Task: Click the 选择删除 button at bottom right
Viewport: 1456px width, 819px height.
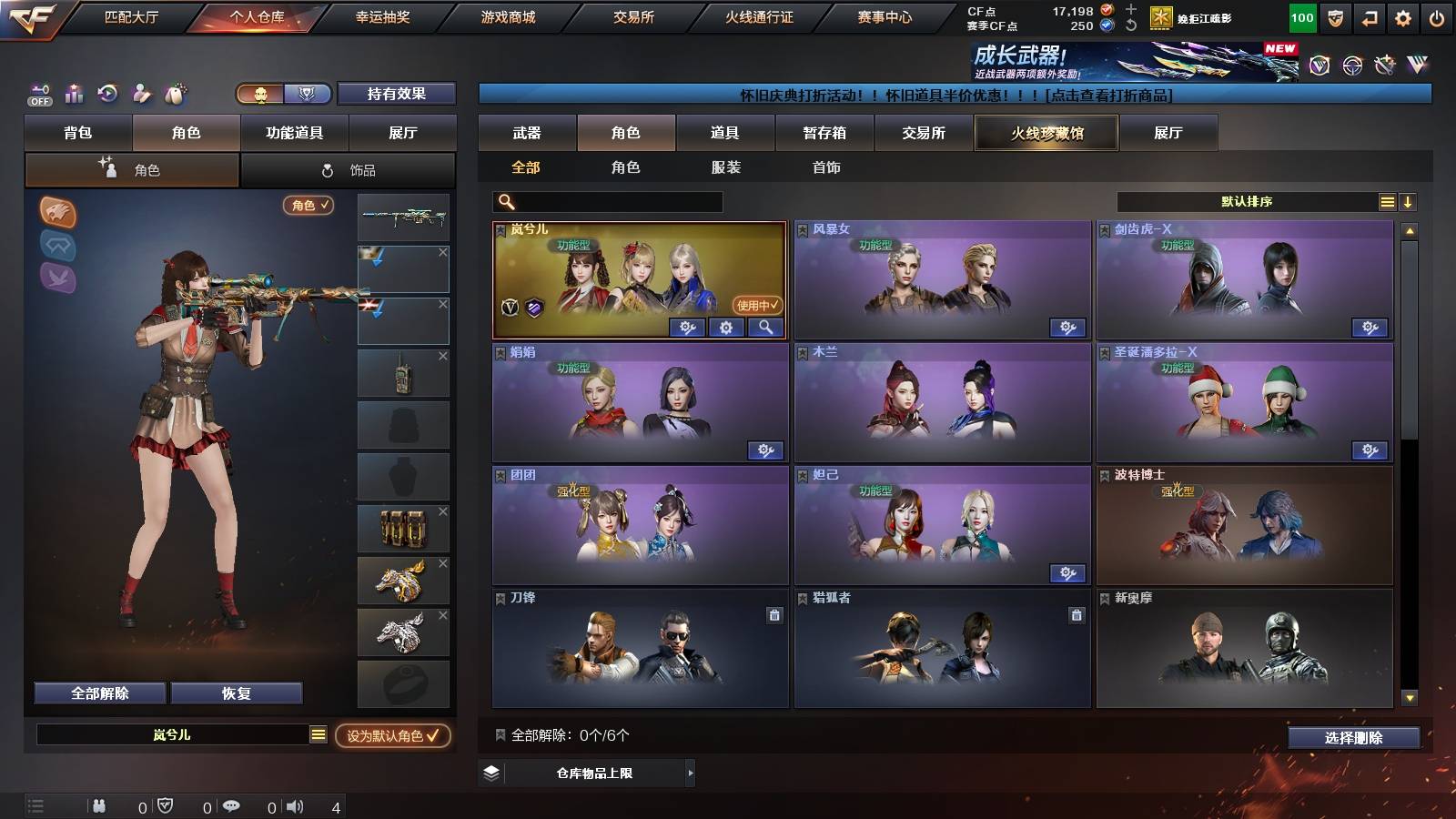Action: coord(1353,739)
